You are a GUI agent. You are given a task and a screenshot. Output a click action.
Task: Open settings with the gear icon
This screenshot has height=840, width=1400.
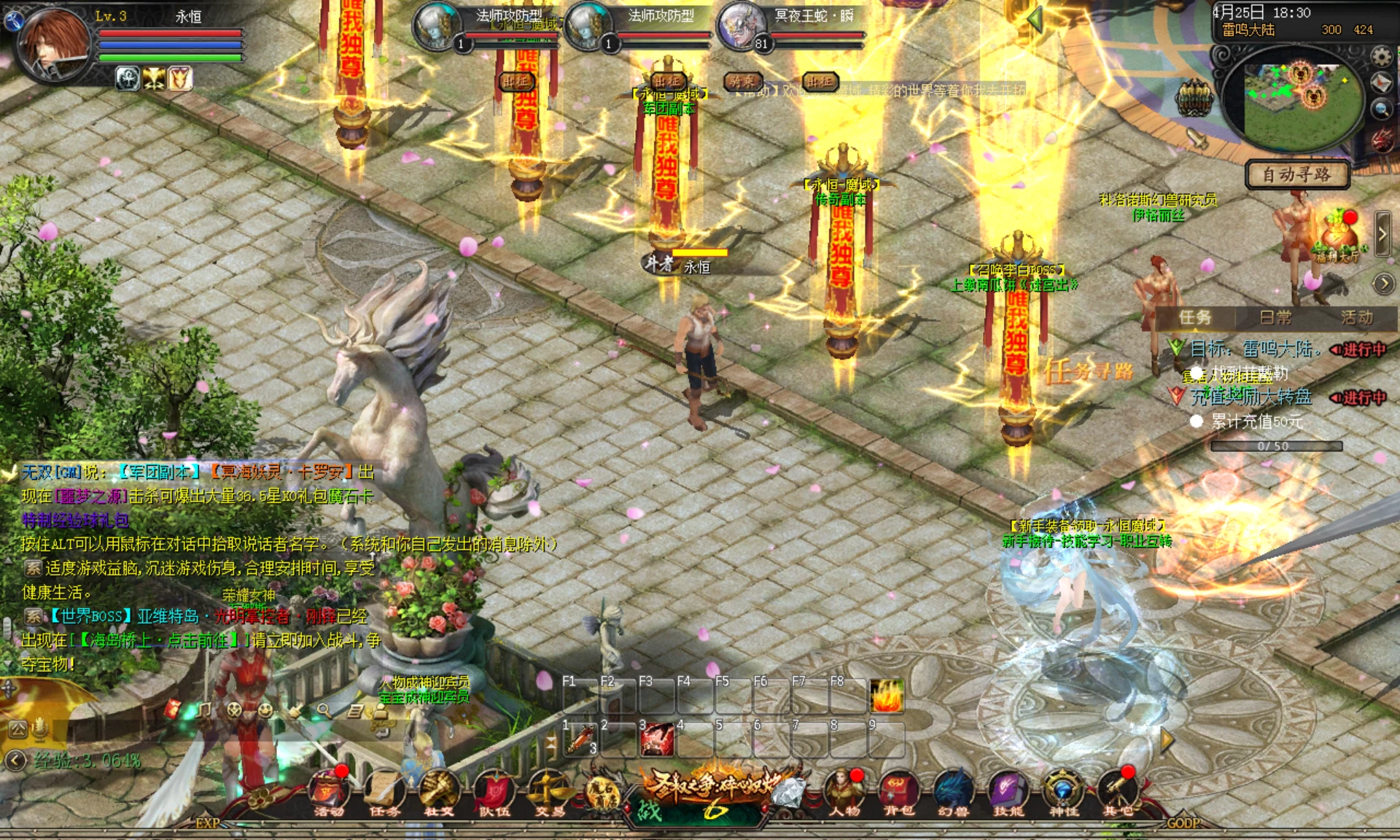[x=1380, y=56]
